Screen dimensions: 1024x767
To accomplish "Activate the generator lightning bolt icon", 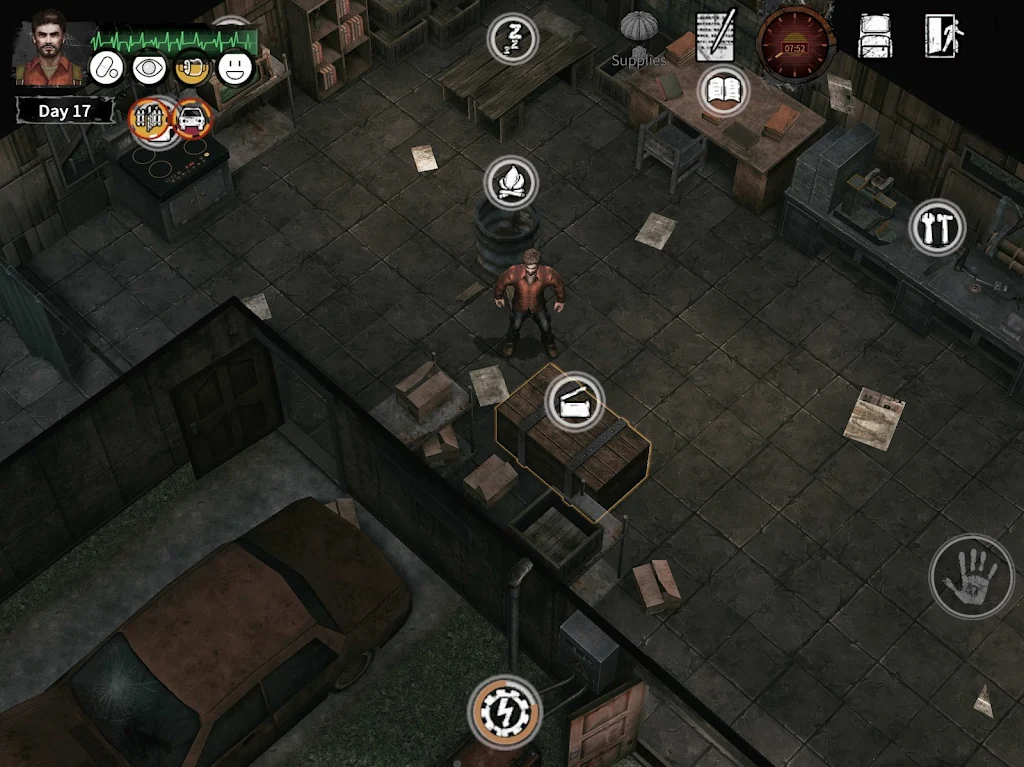I will (x=504, y=713).
